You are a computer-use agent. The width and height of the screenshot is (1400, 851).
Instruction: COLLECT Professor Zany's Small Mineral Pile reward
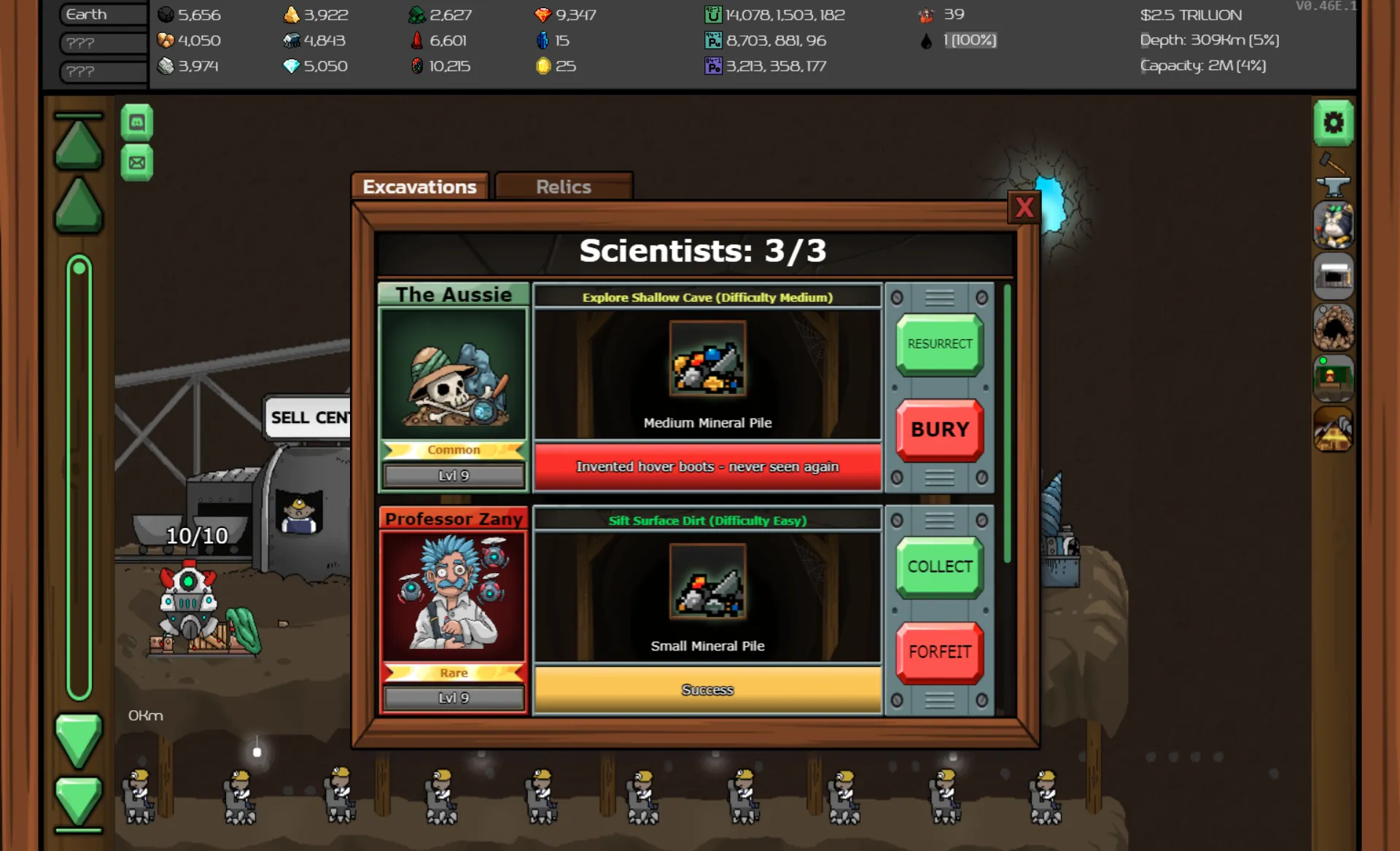939,567
